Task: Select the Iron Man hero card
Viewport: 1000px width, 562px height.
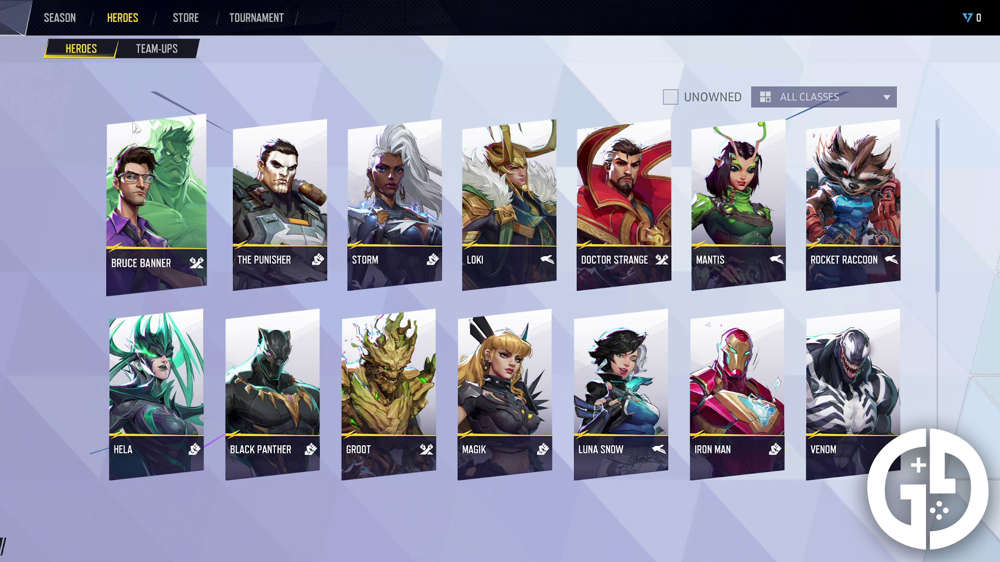Action: (737, 393)
